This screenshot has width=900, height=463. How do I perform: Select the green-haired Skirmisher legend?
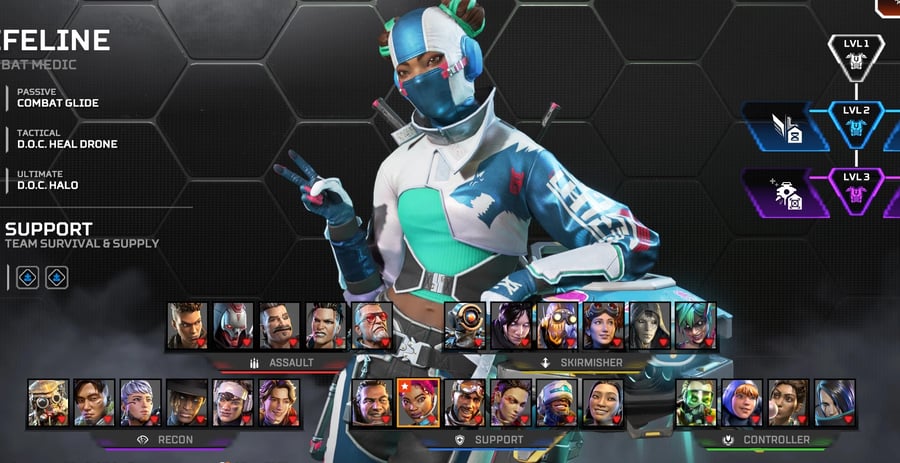click(x=695, y=325)
